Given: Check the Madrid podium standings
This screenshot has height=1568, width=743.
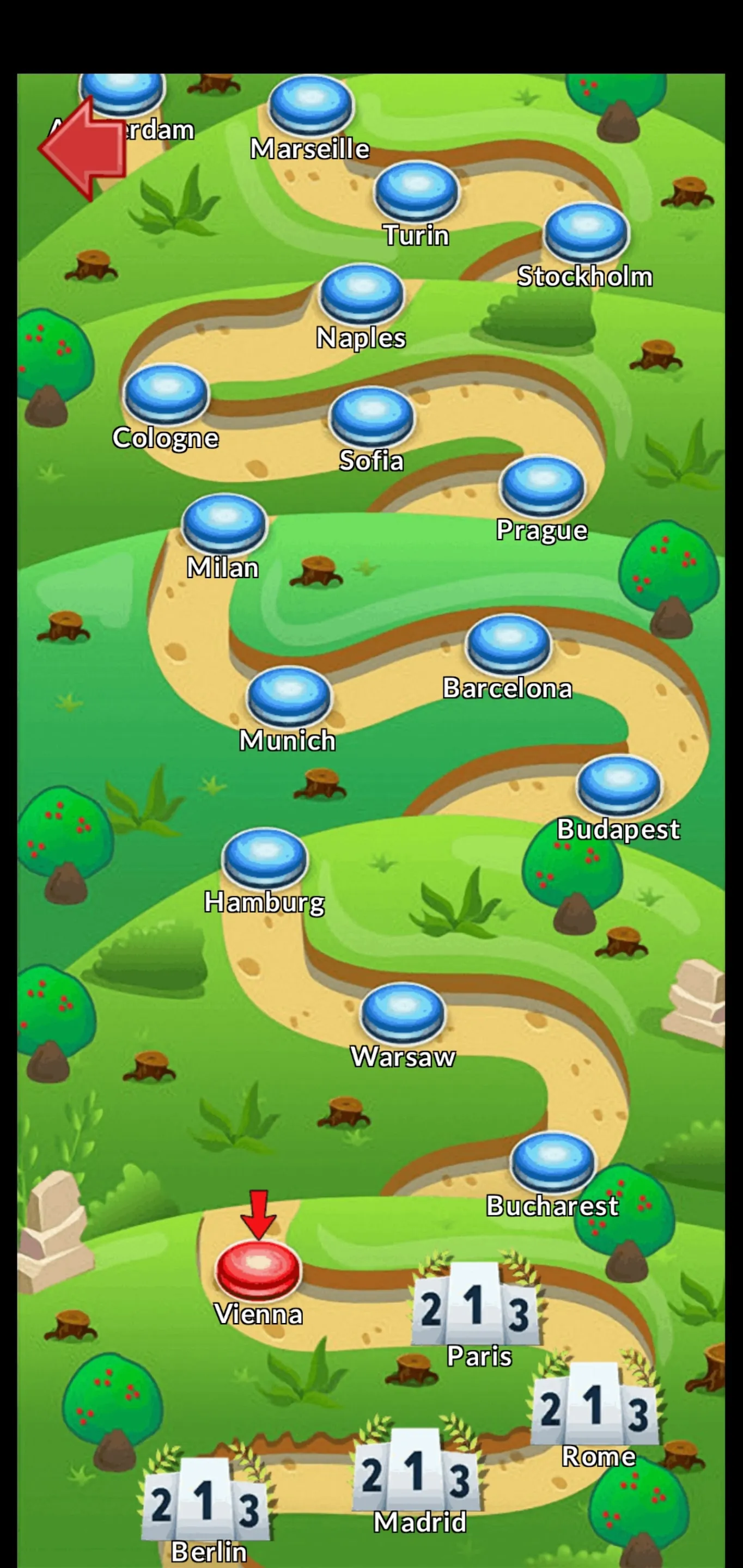Looking at the screenshot, I should [x=417, y=1473].
